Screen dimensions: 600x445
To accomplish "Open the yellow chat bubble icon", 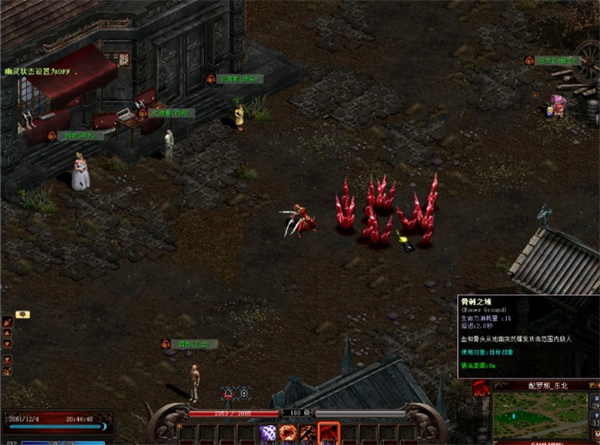I will (22, 315).
